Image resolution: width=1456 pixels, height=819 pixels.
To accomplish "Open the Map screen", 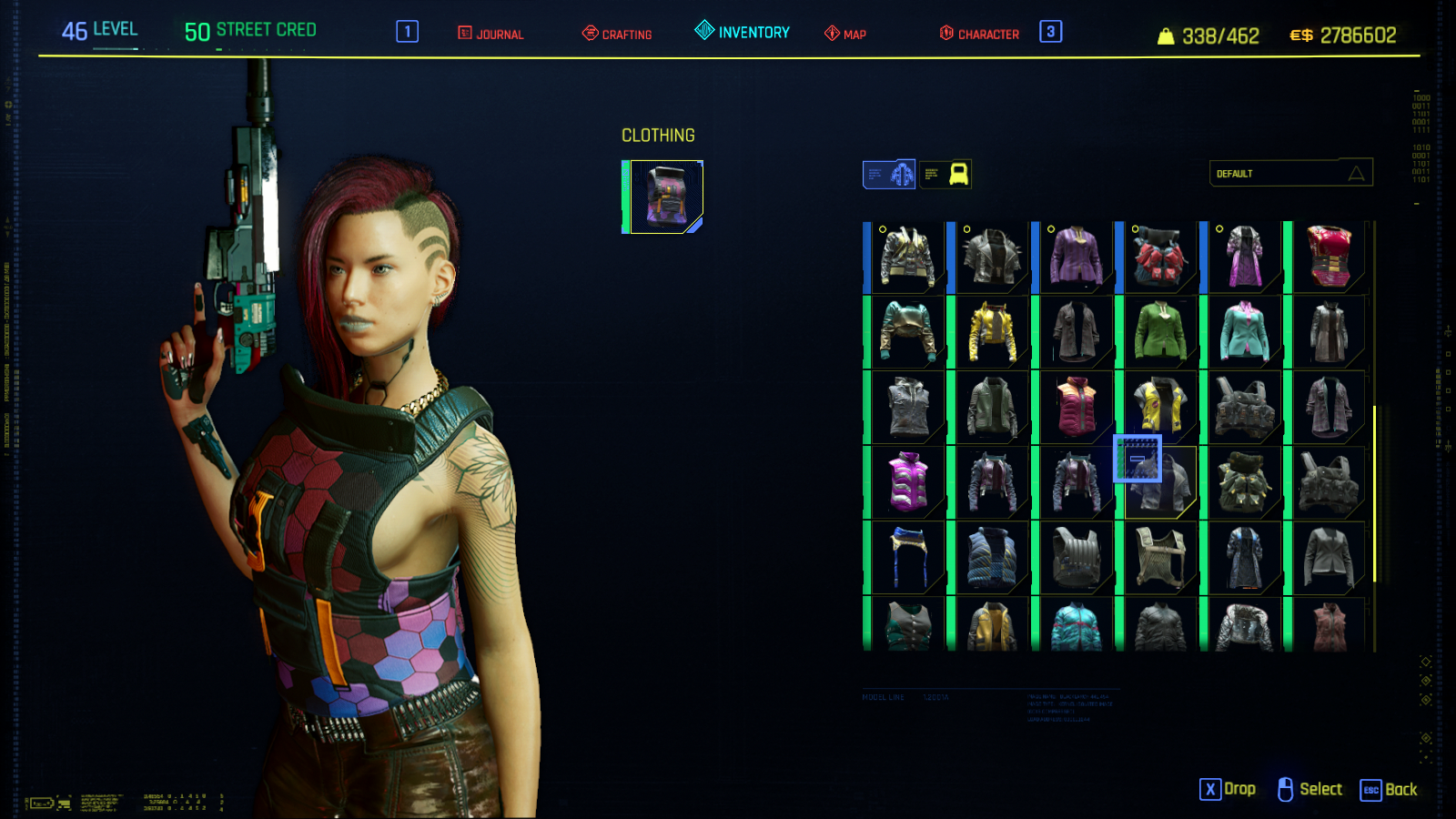I will pos(845,34).
